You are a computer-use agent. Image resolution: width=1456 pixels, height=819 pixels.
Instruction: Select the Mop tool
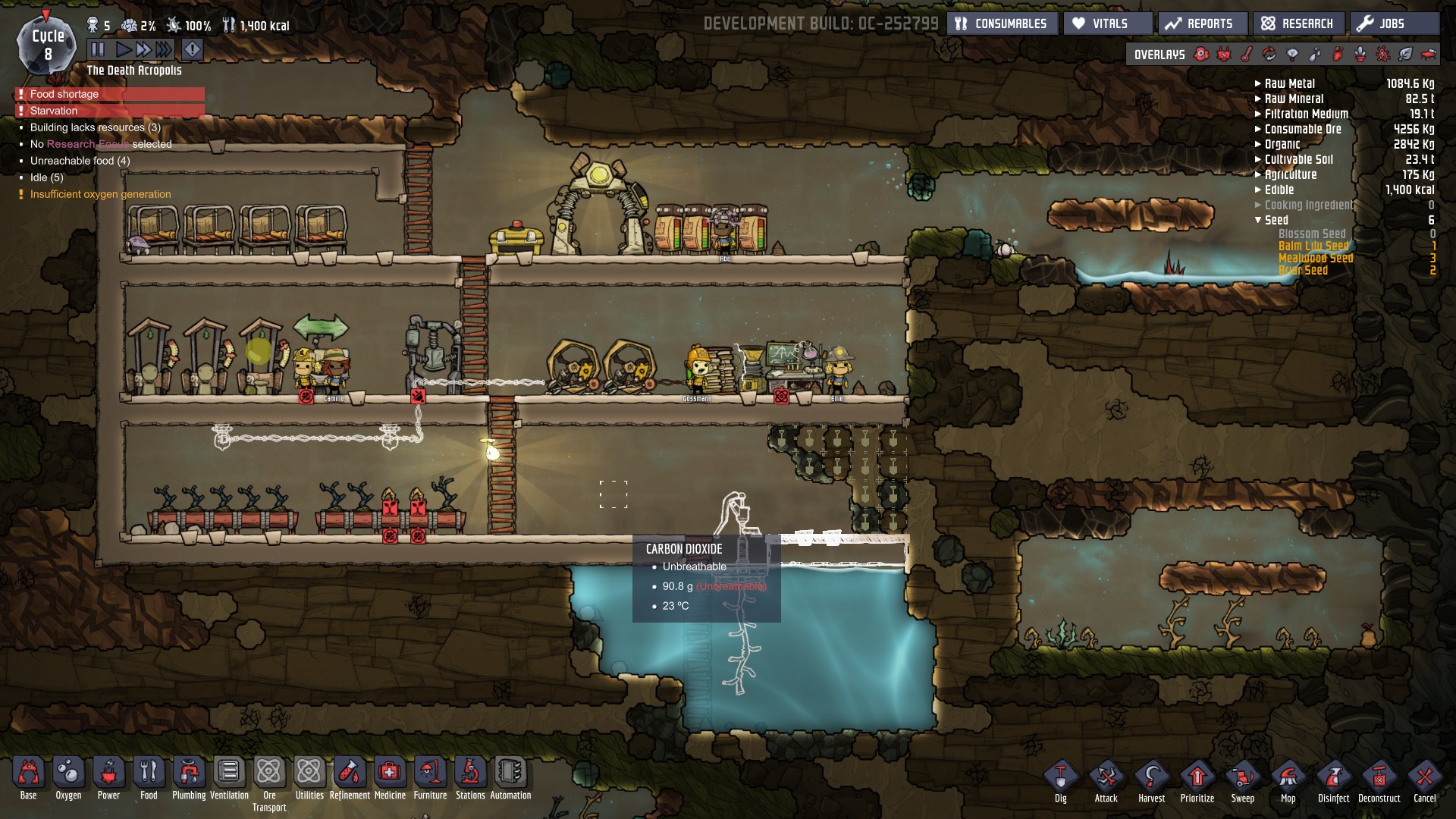pos(1288,778)
